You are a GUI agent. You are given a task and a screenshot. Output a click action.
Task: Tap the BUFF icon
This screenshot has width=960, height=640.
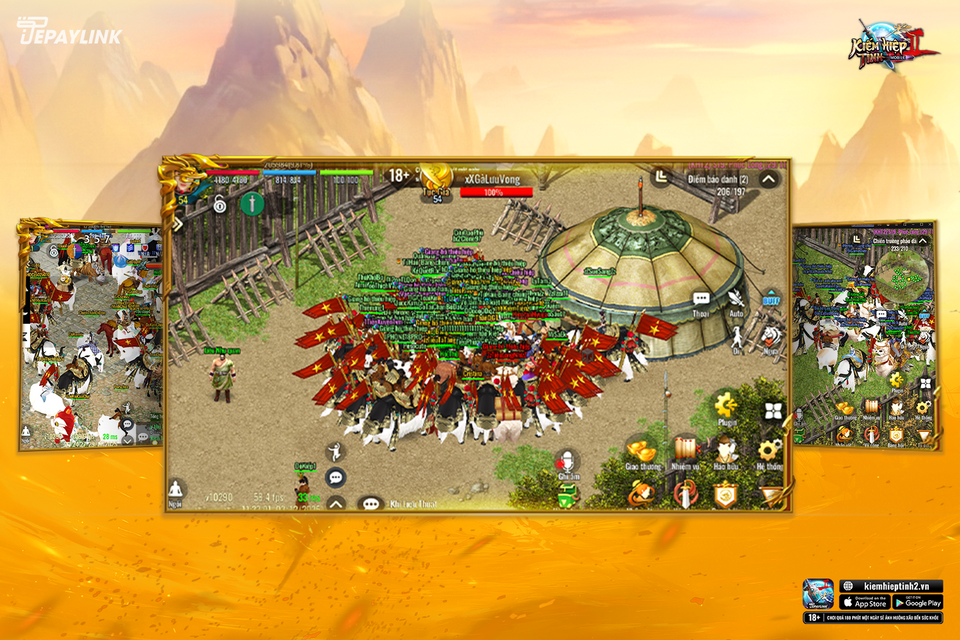click(x=771, y=298)
